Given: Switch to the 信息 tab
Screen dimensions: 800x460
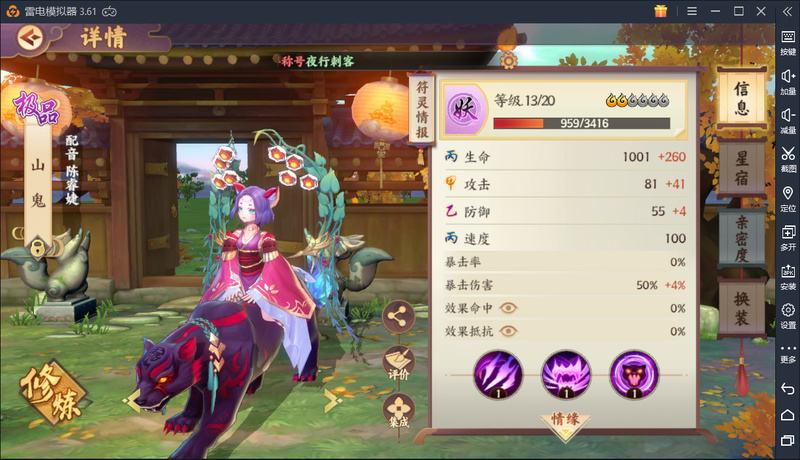Looking at the screenshot, I should pyautogui.click(x=742, y=97).
